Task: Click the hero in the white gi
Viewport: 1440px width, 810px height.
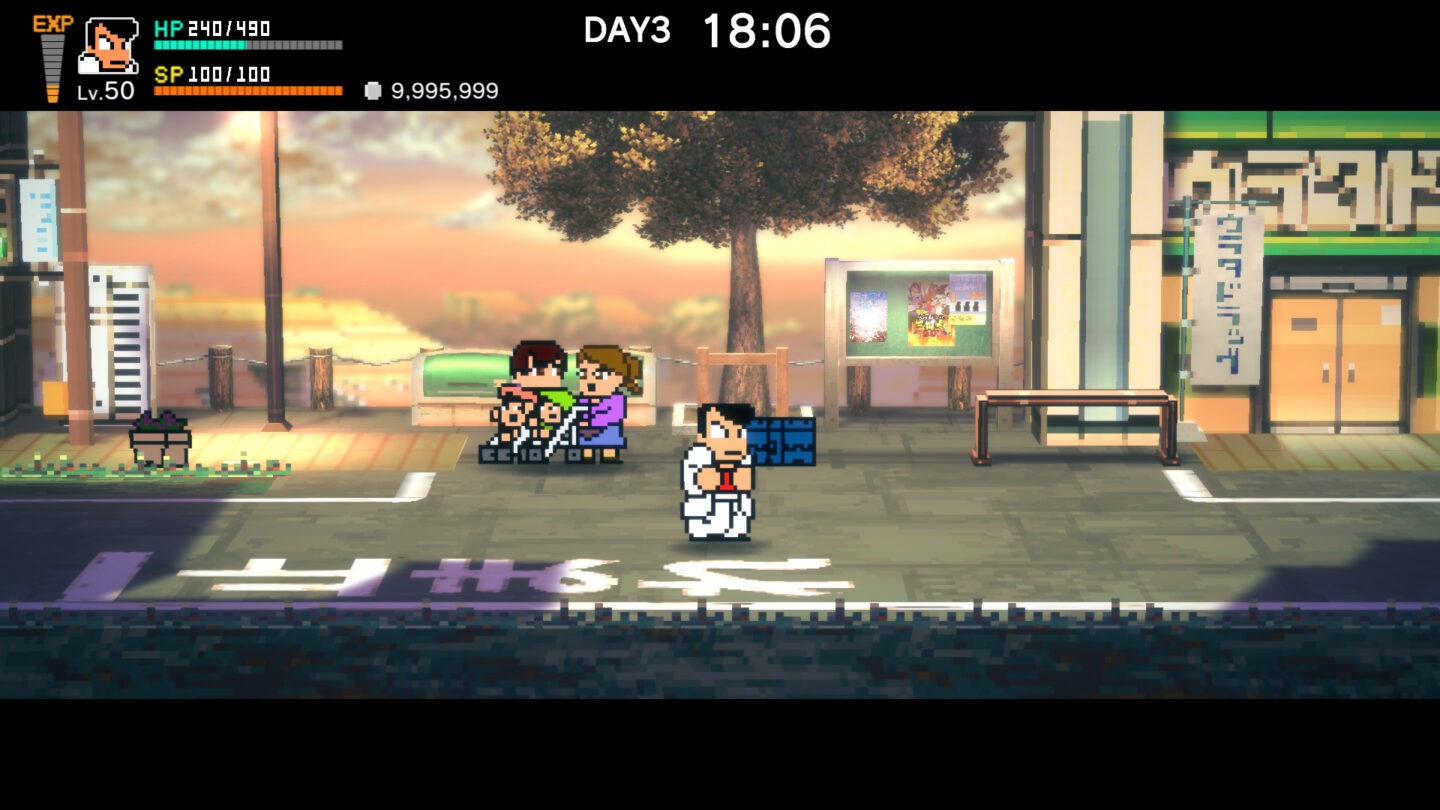Action: 717,470
